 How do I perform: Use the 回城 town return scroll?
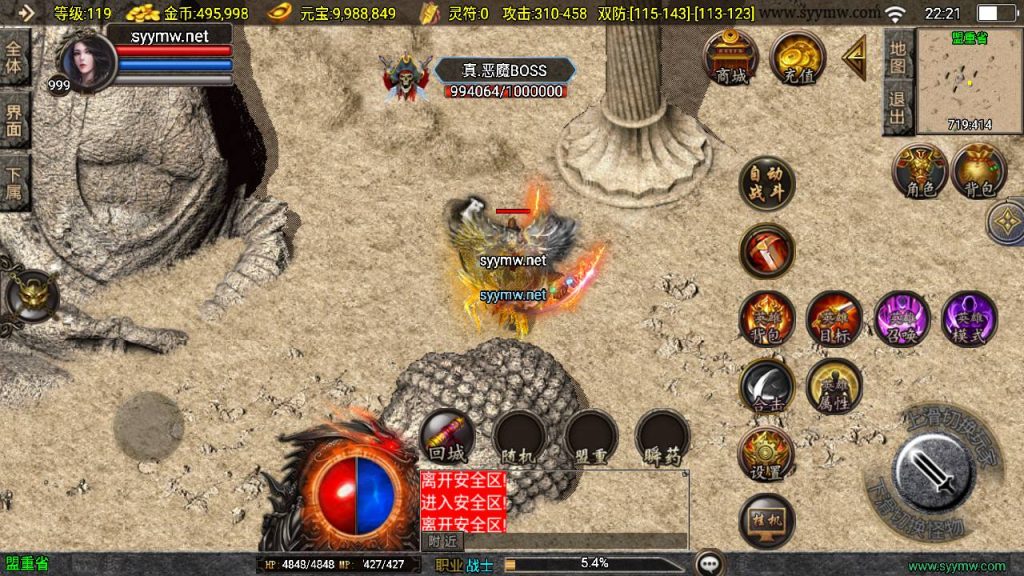click(x=447, y=437)
